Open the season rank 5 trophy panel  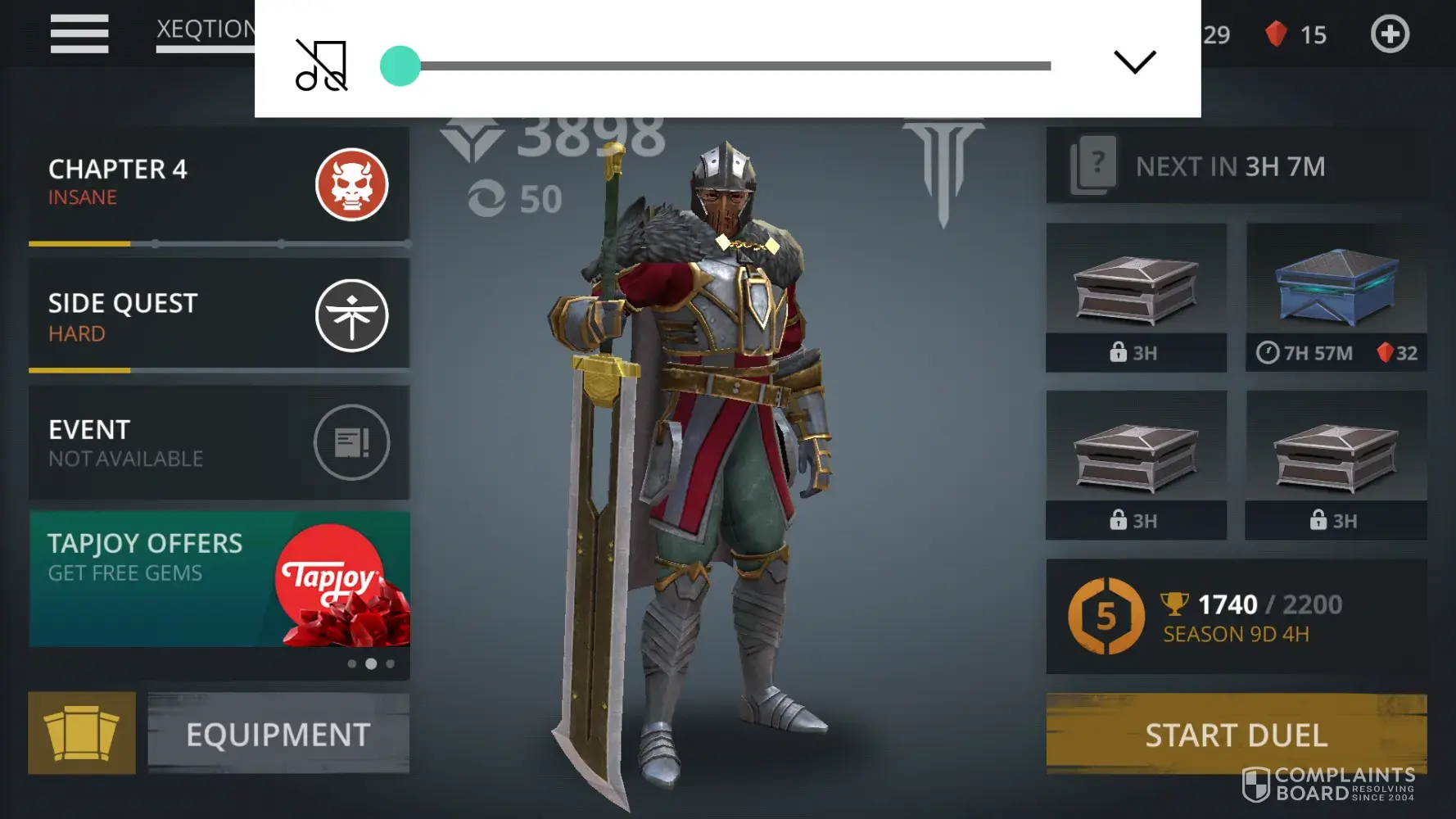click(1236, 617)
